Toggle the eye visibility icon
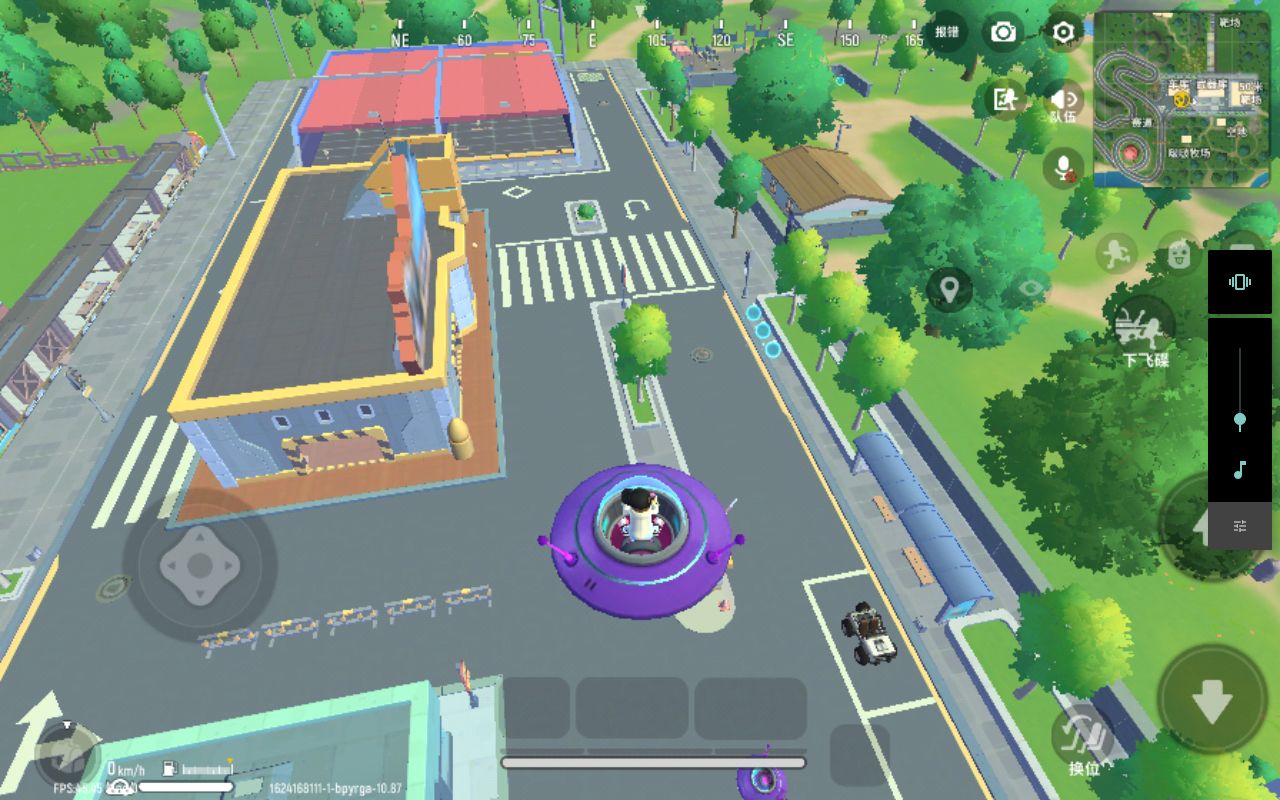This screenshot has width=1280, height=800. [x=1031, y=290]
